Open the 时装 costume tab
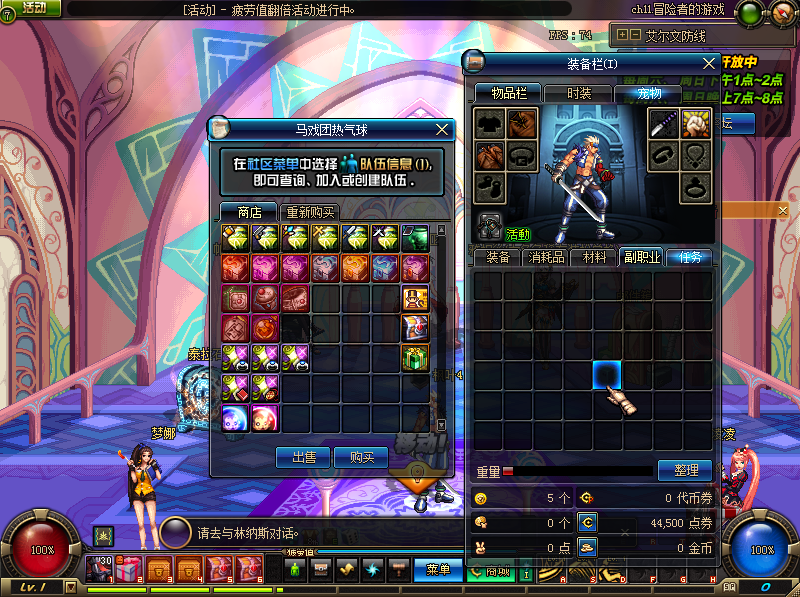Viewport: 800px width, 597px height. tap(578, 93)
